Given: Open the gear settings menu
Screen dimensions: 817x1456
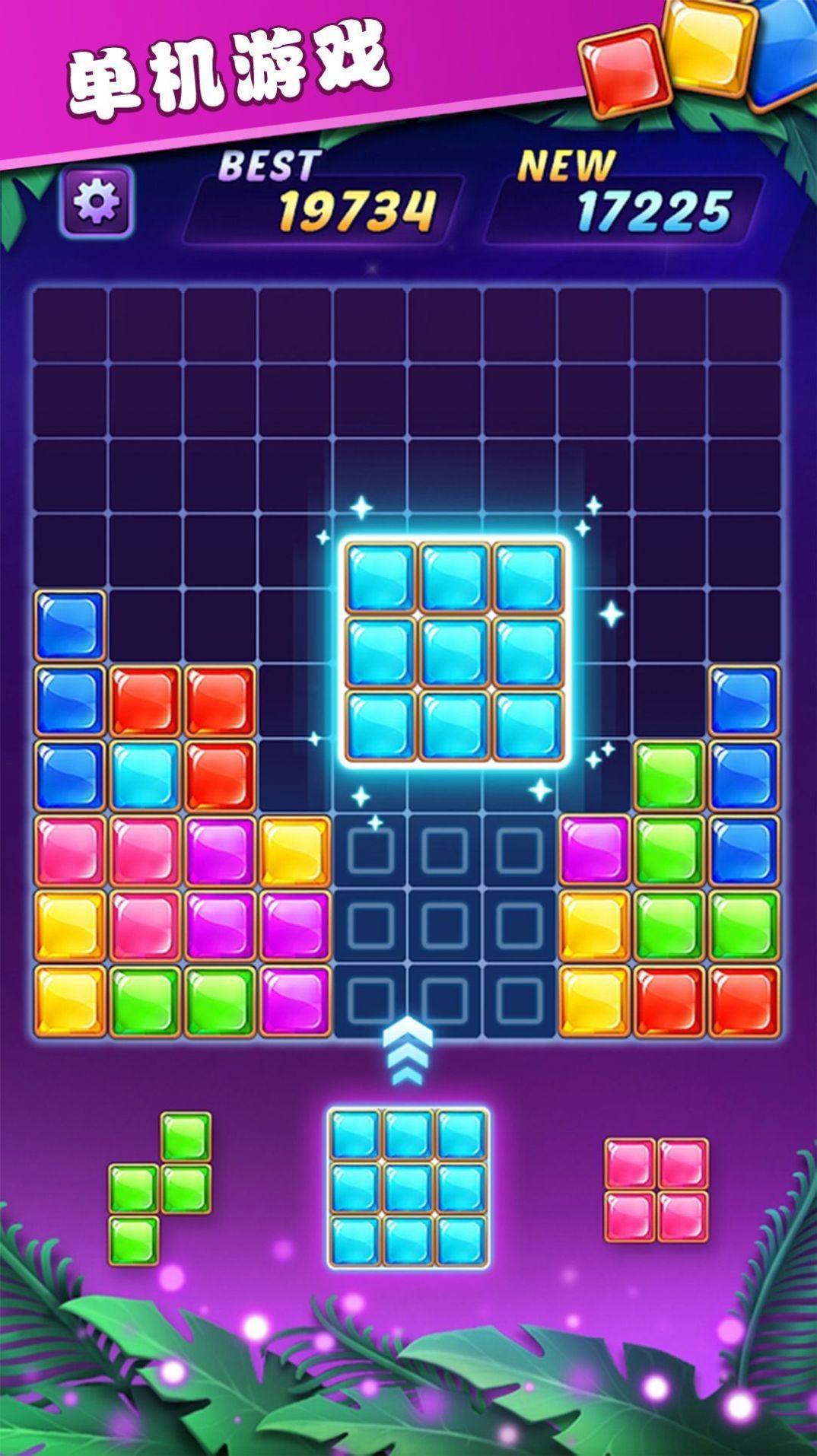Looking at the screenshot, I should (x=97, y=202).
